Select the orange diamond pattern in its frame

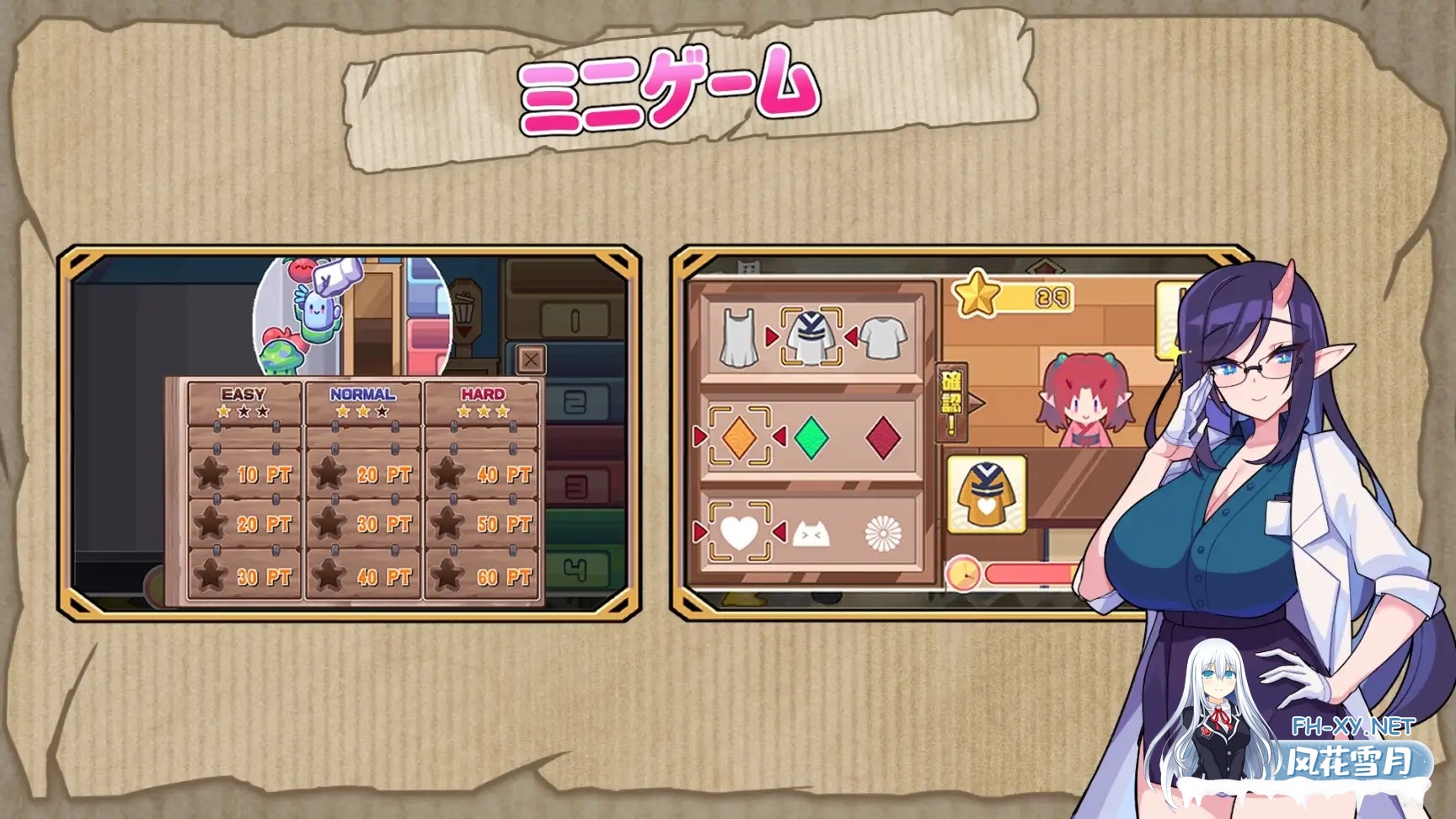pos(741,436)
